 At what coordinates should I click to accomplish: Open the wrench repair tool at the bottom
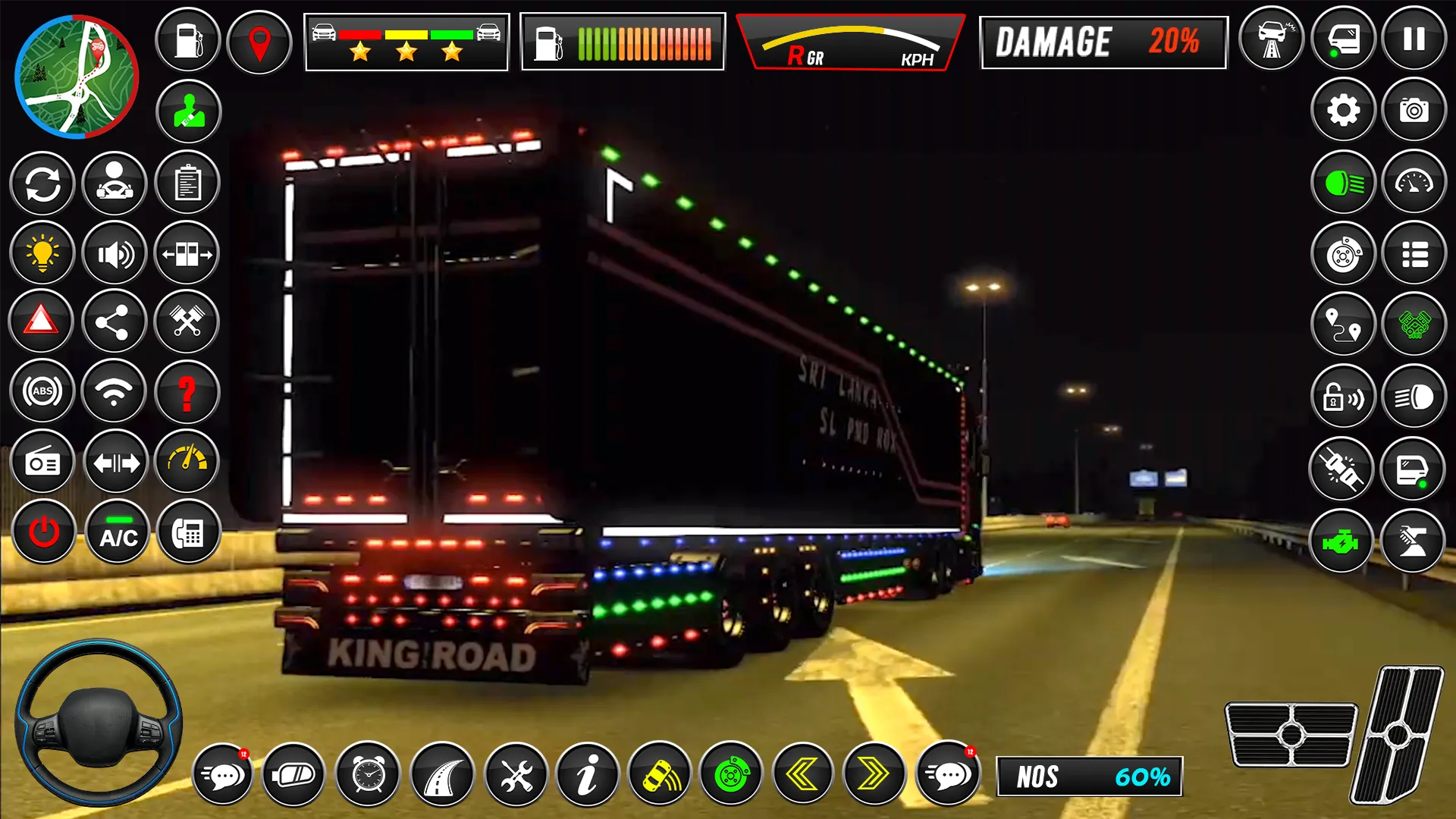pos(515,774)
